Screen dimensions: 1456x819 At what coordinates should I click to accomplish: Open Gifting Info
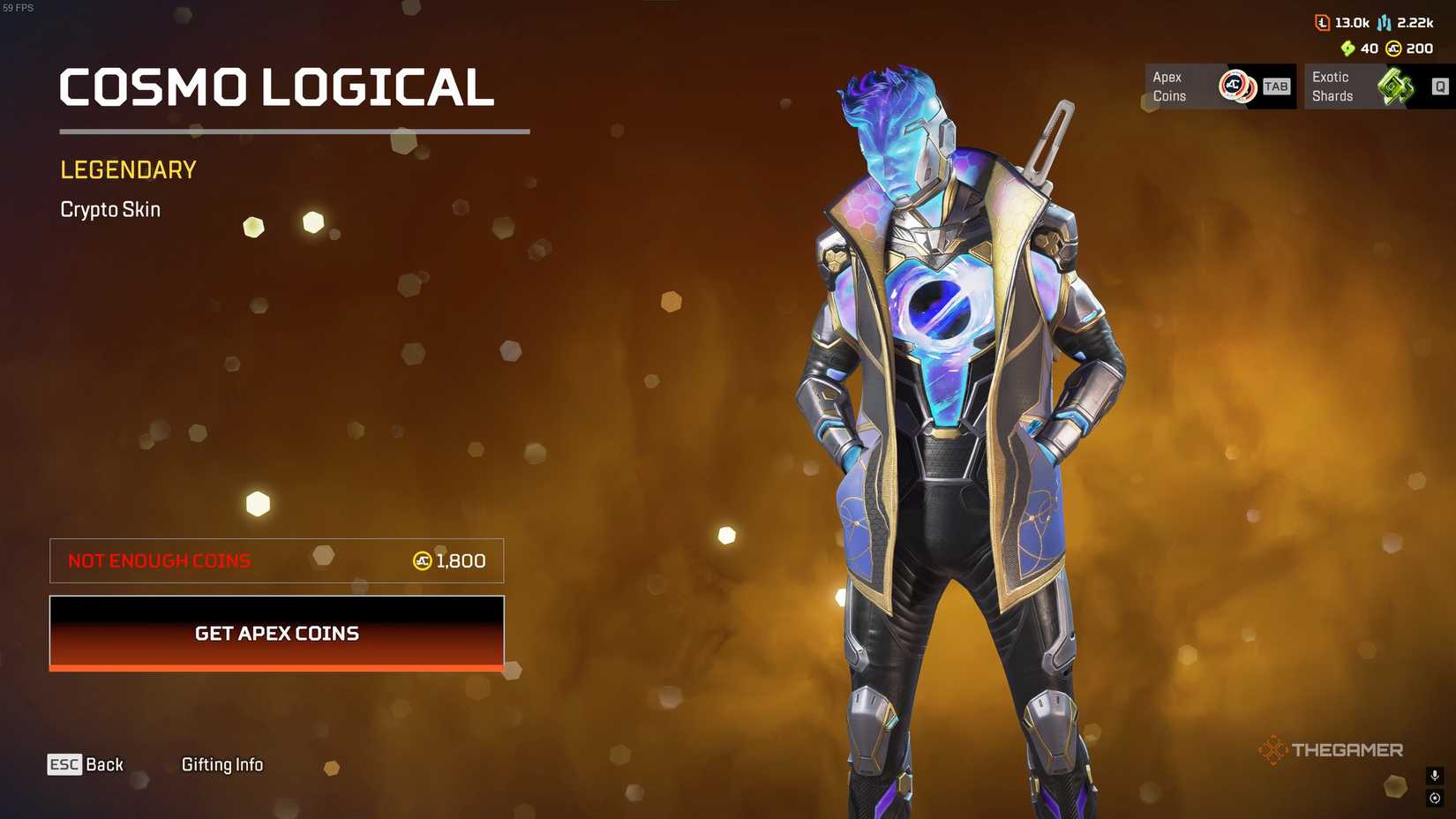pyautogui.click(x=222, y=764)
